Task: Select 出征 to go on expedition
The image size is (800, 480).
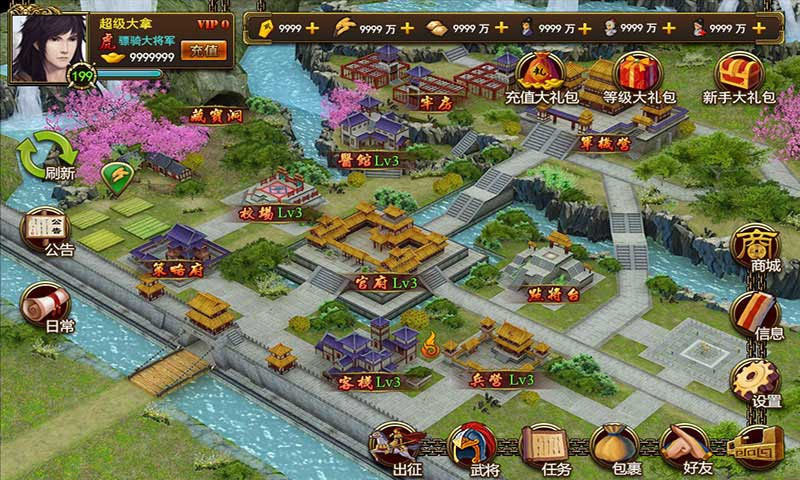Action: click(x=397, y=448)
